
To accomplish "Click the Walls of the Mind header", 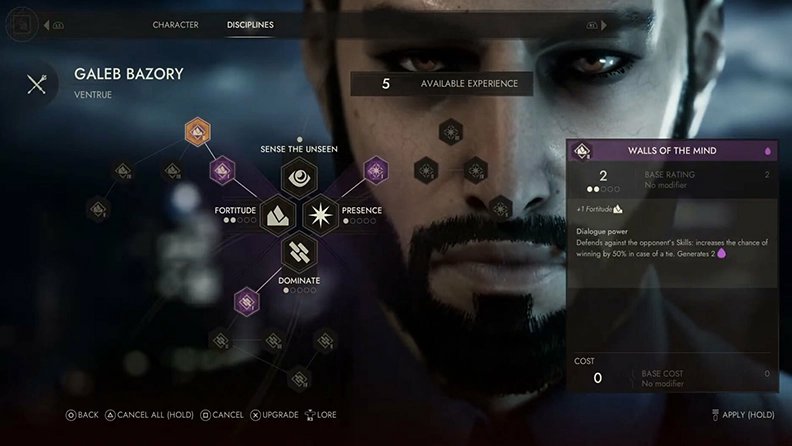I will click(x=672, y=151).
